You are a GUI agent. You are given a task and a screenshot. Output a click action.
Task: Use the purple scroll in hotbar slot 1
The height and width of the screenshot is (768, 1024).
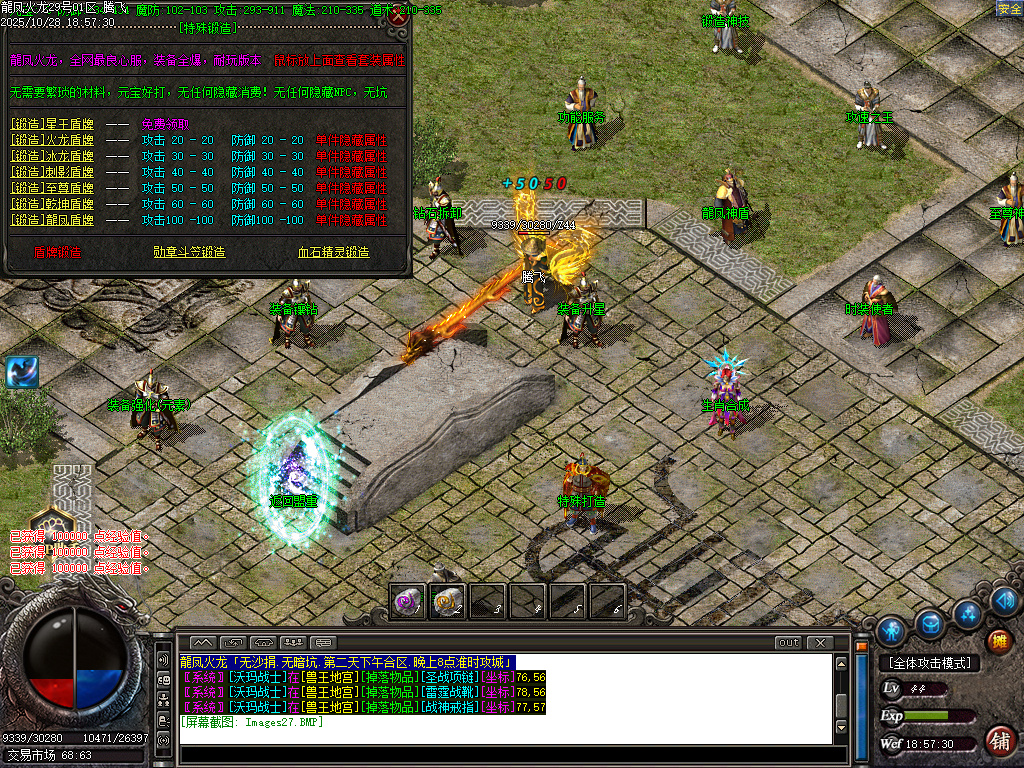coord(408,600)
